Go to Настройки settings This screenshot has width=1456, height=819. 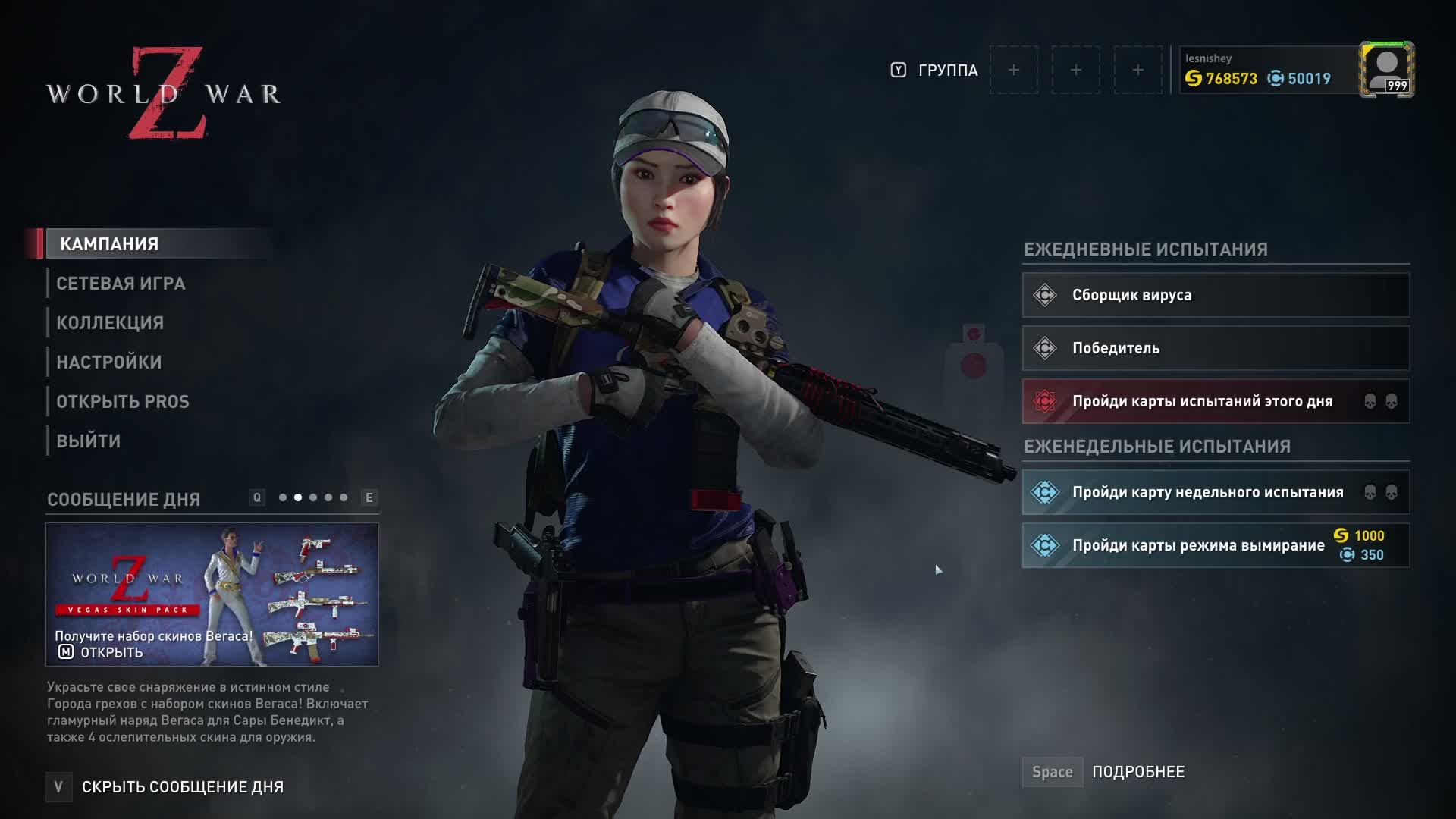click(109, 362)
